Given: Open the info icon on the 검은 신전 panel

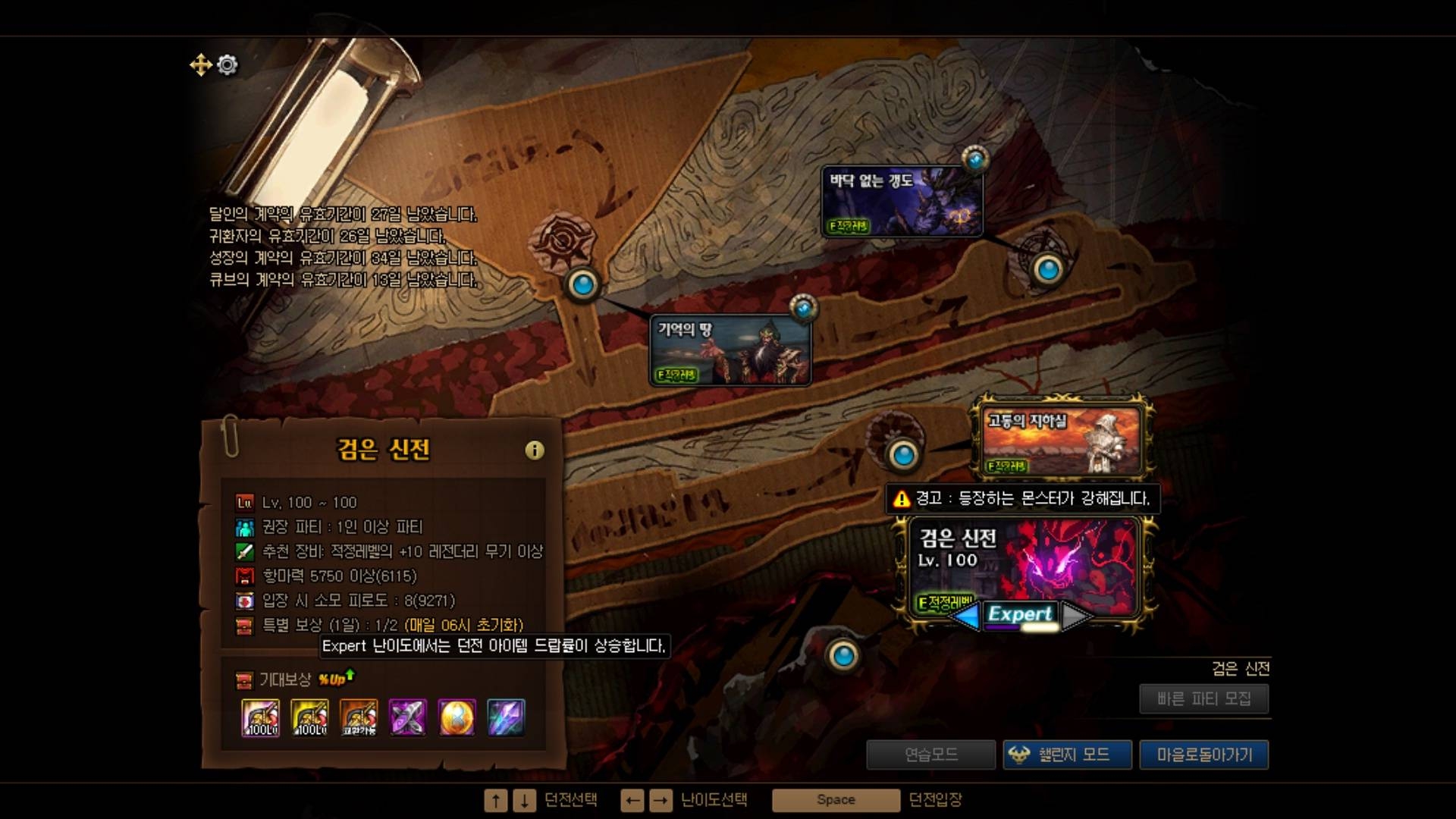Looking at the screenshot, I should (535, 450).
